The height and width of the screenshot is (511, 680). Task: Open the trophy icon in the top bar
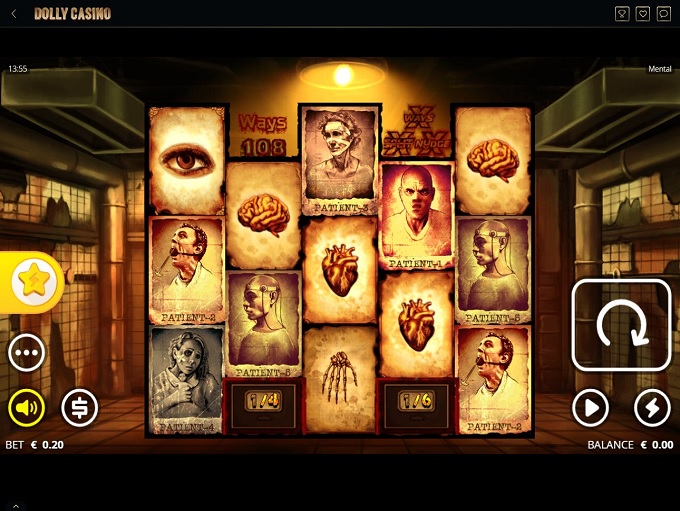[622, 14]
